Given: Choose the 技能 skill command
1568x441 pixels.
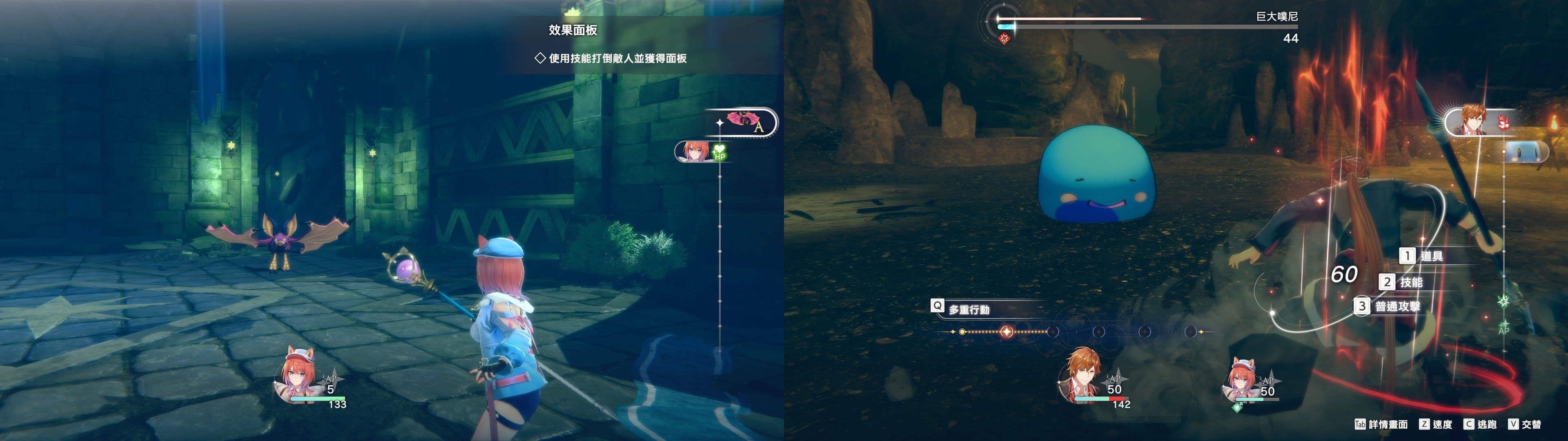Looking at the screenshot, I should tap(1410, 282).
